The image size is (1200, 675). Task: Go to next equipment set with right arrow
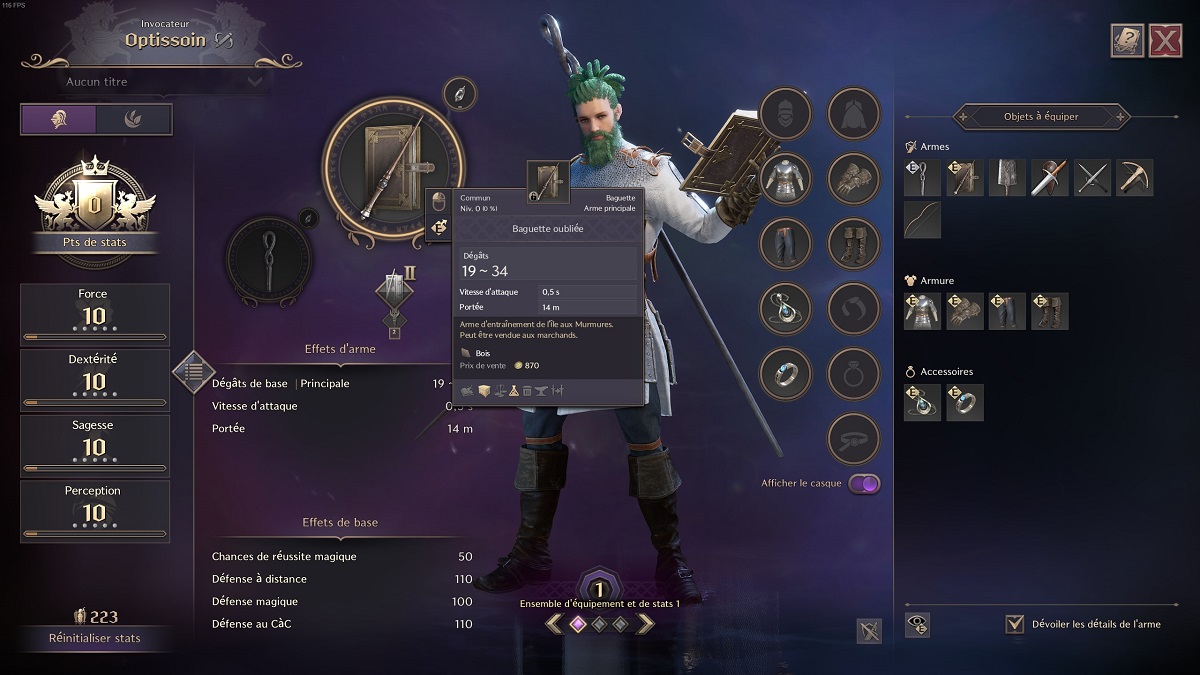tap(645, 624)
